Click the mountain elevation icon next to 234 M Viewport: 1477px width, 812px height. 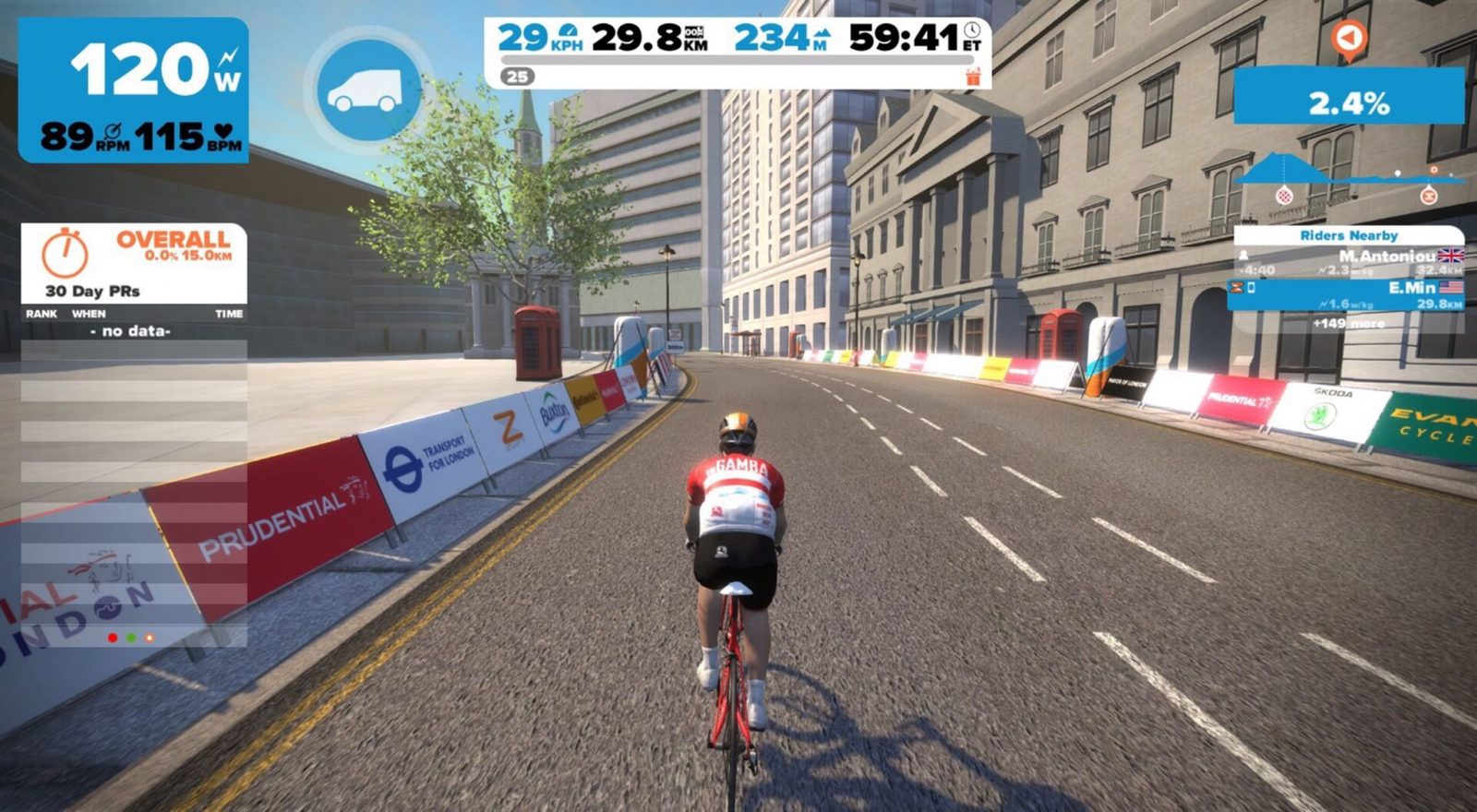pyautogui.click(x=823, y=33)
